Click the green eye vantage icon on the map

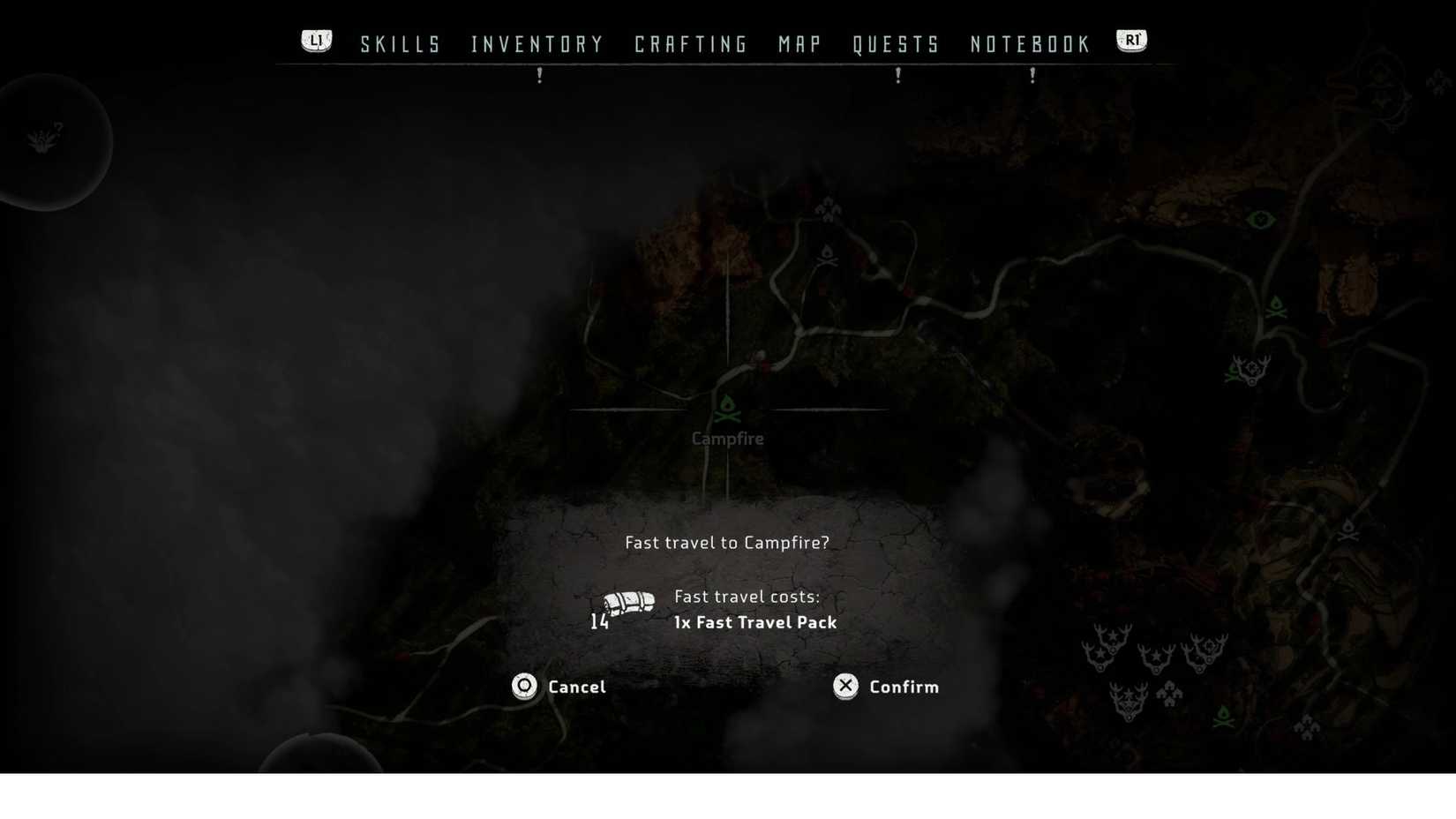[1260, 219]
